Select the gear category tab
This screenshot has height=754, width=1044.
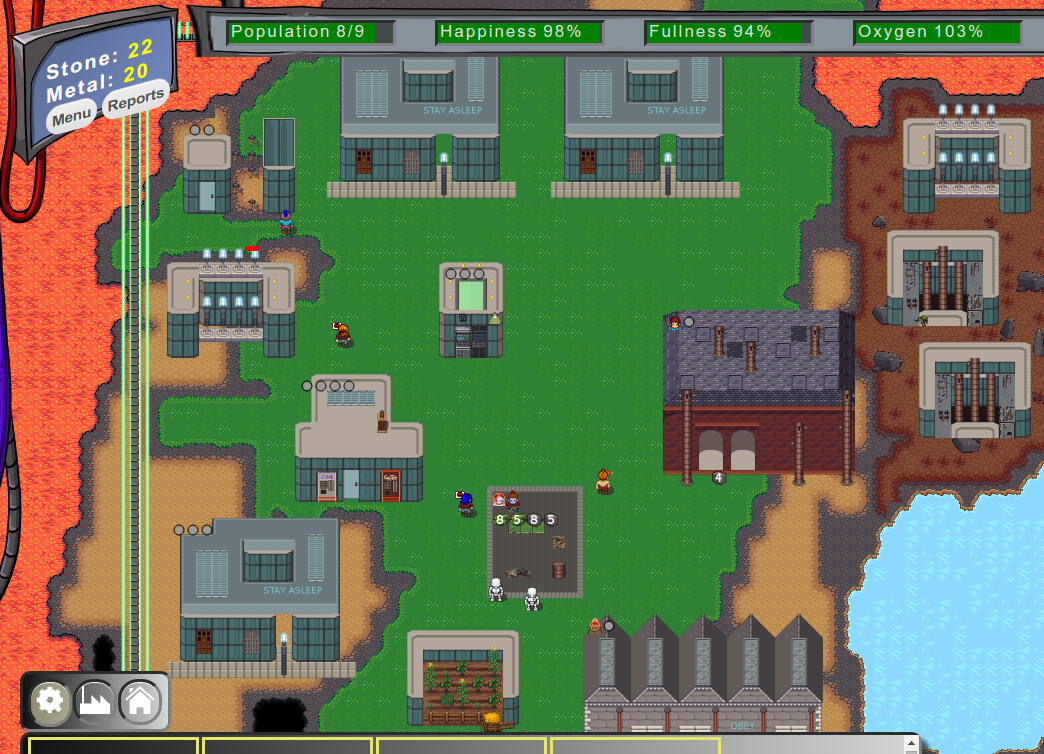pos(49,700)
